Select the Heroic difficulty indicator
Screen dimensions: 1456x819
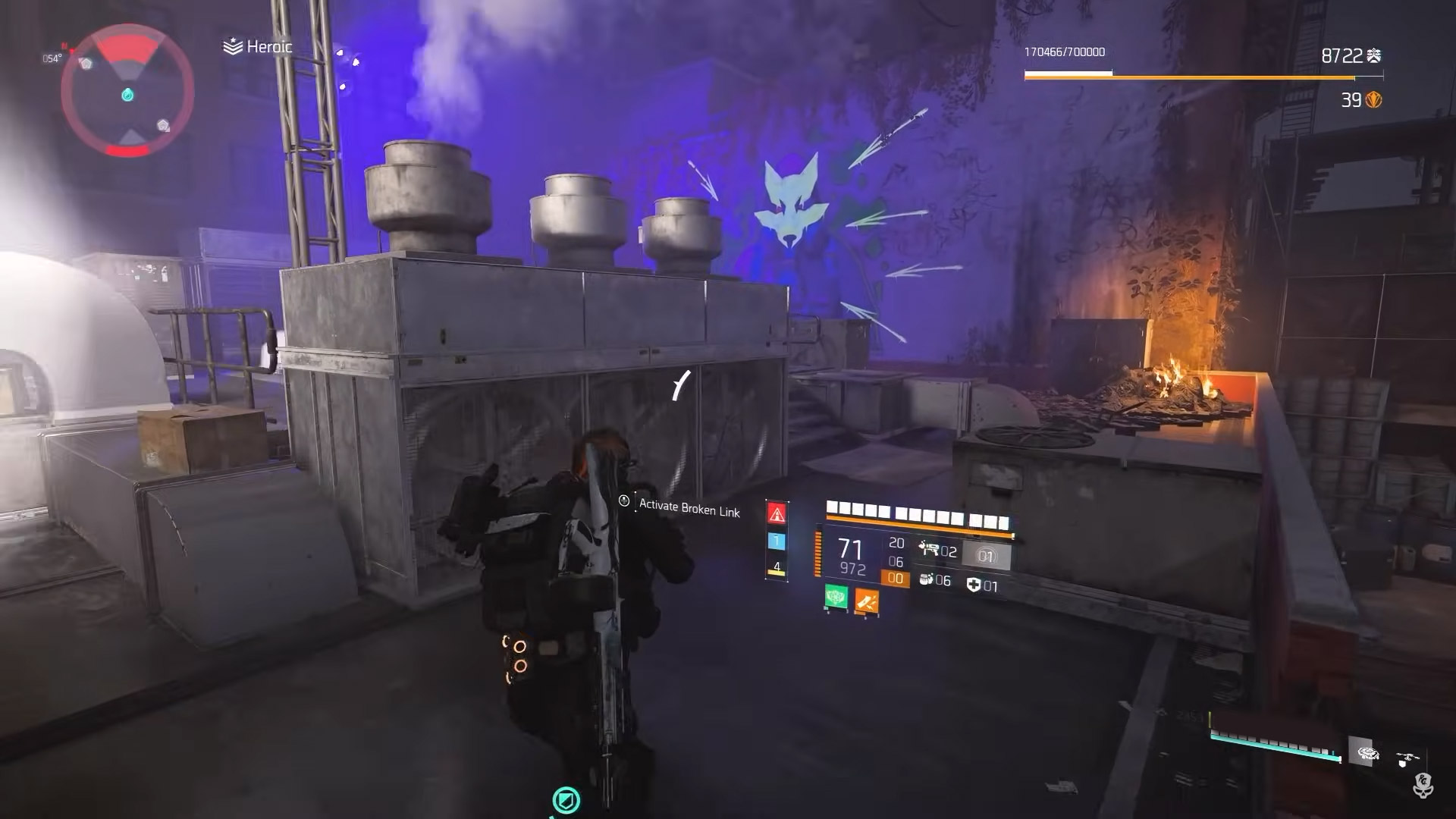pos(259,47)
